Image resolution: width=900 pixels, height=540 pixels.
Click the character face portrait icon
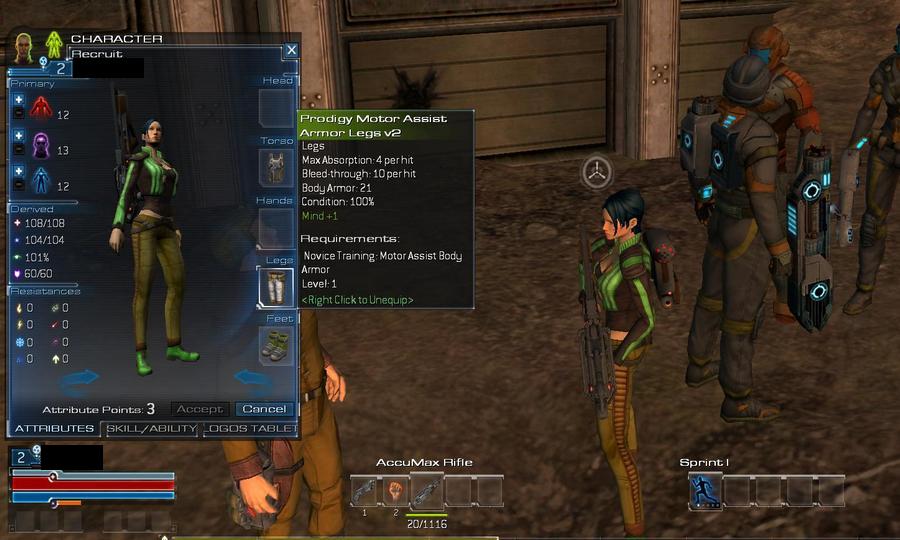click(24, 46)
